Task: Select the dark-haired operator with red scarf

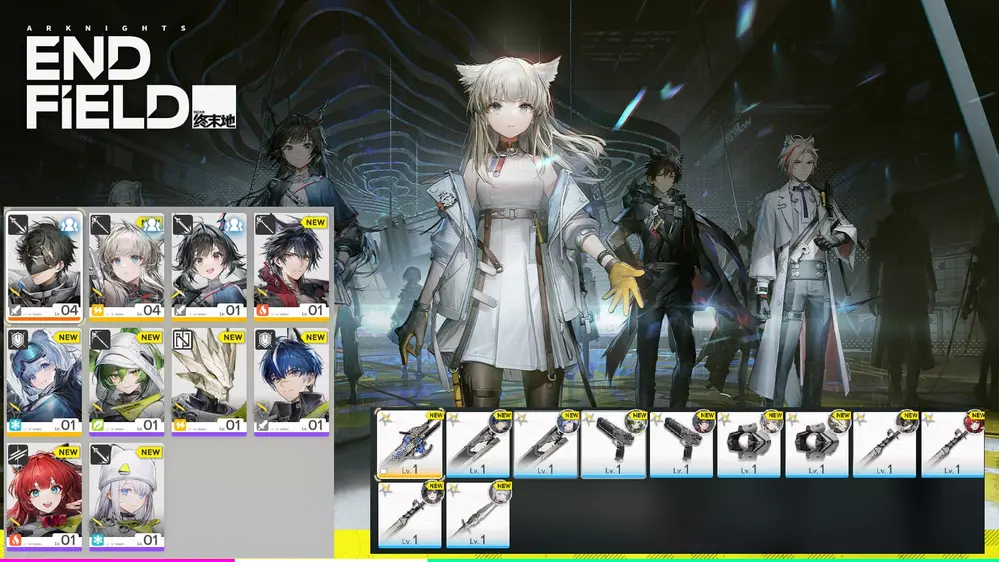Action: (x=291, y=265)
